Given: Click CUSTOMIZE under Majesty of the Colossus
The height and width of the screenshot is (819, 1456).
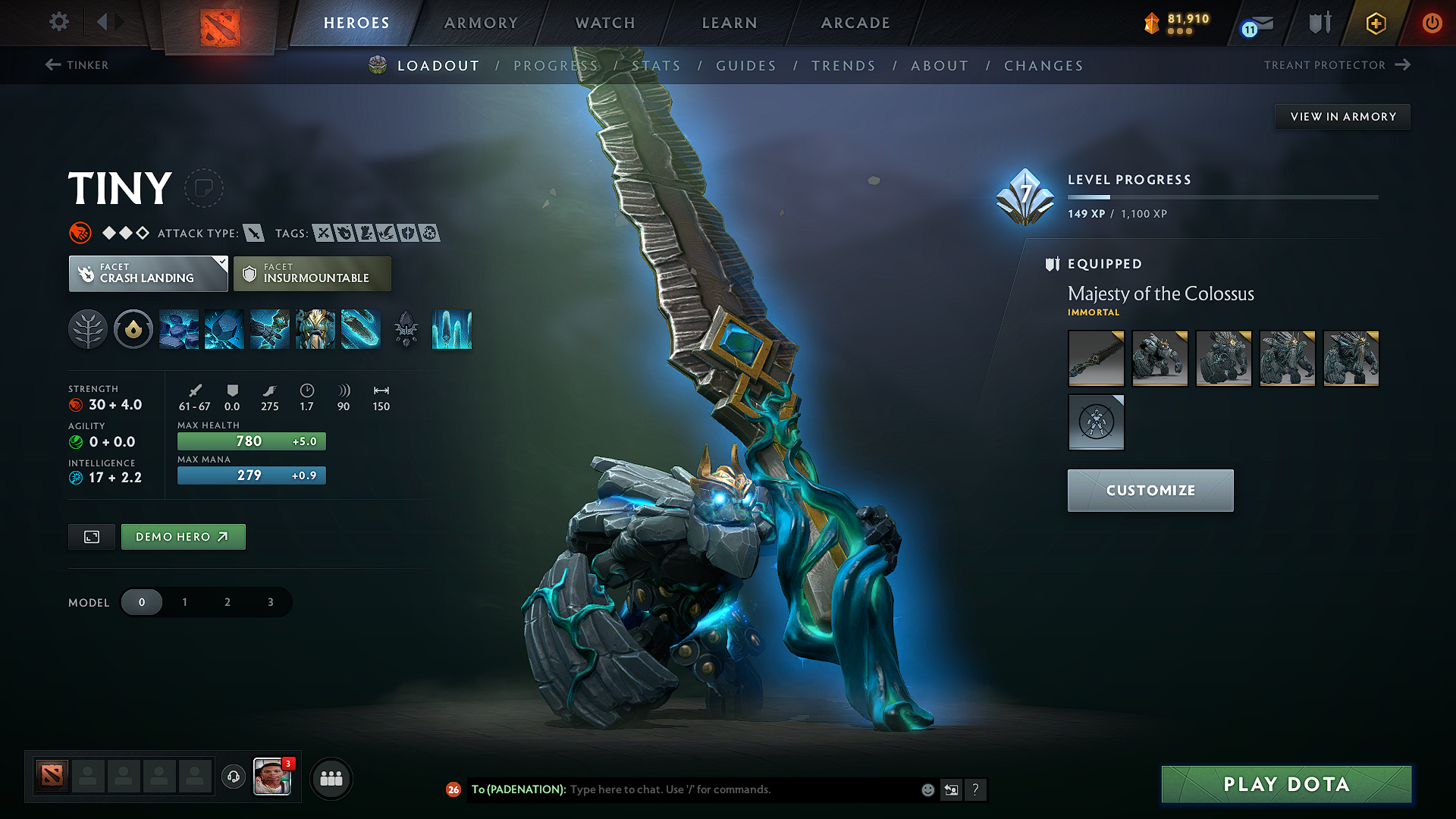Looking at the screenshot, I should coord(1150,490).
